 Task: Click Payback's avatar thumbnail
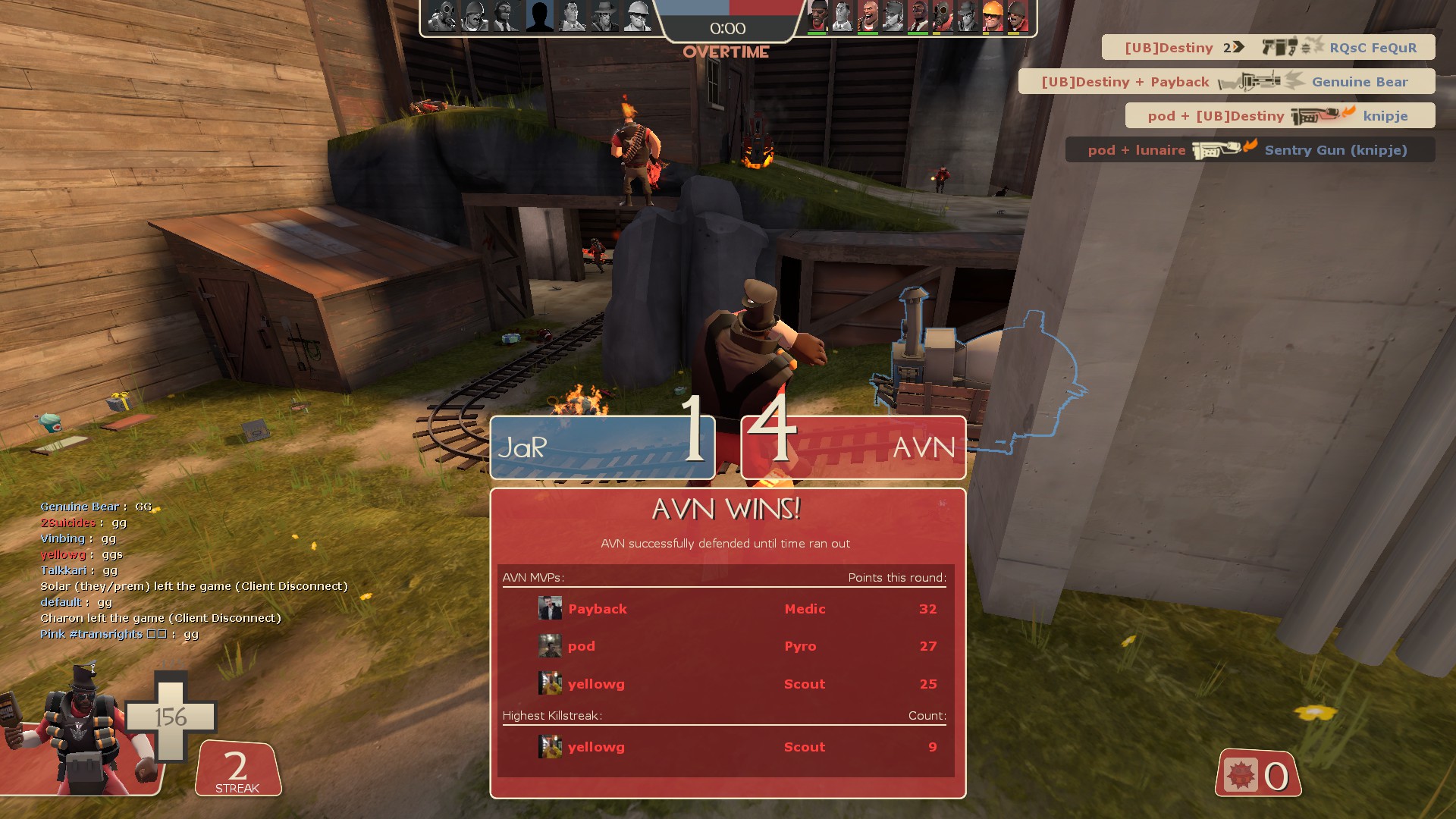pyautogui.click(x=550, y=608)
